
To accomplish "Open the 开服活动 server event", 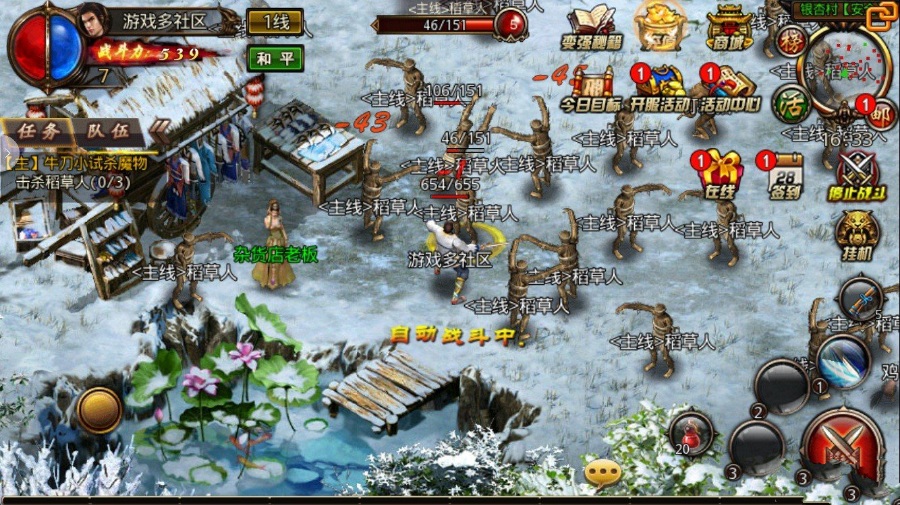I will (x=660, y=90).
